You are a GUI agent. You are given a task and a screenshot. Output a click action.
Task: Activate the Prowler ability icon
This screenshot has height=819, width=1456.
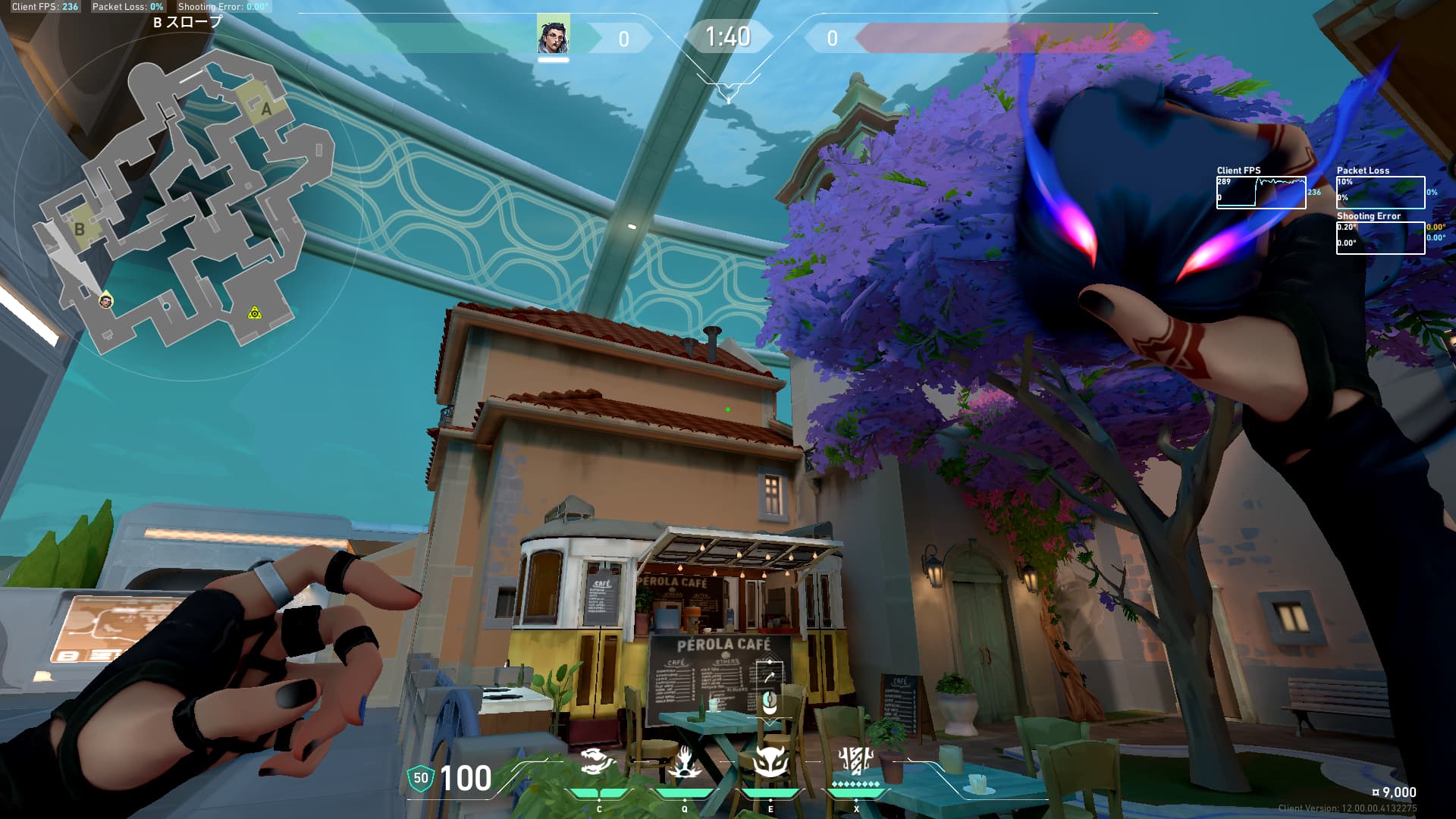click(x=599, y=762)
